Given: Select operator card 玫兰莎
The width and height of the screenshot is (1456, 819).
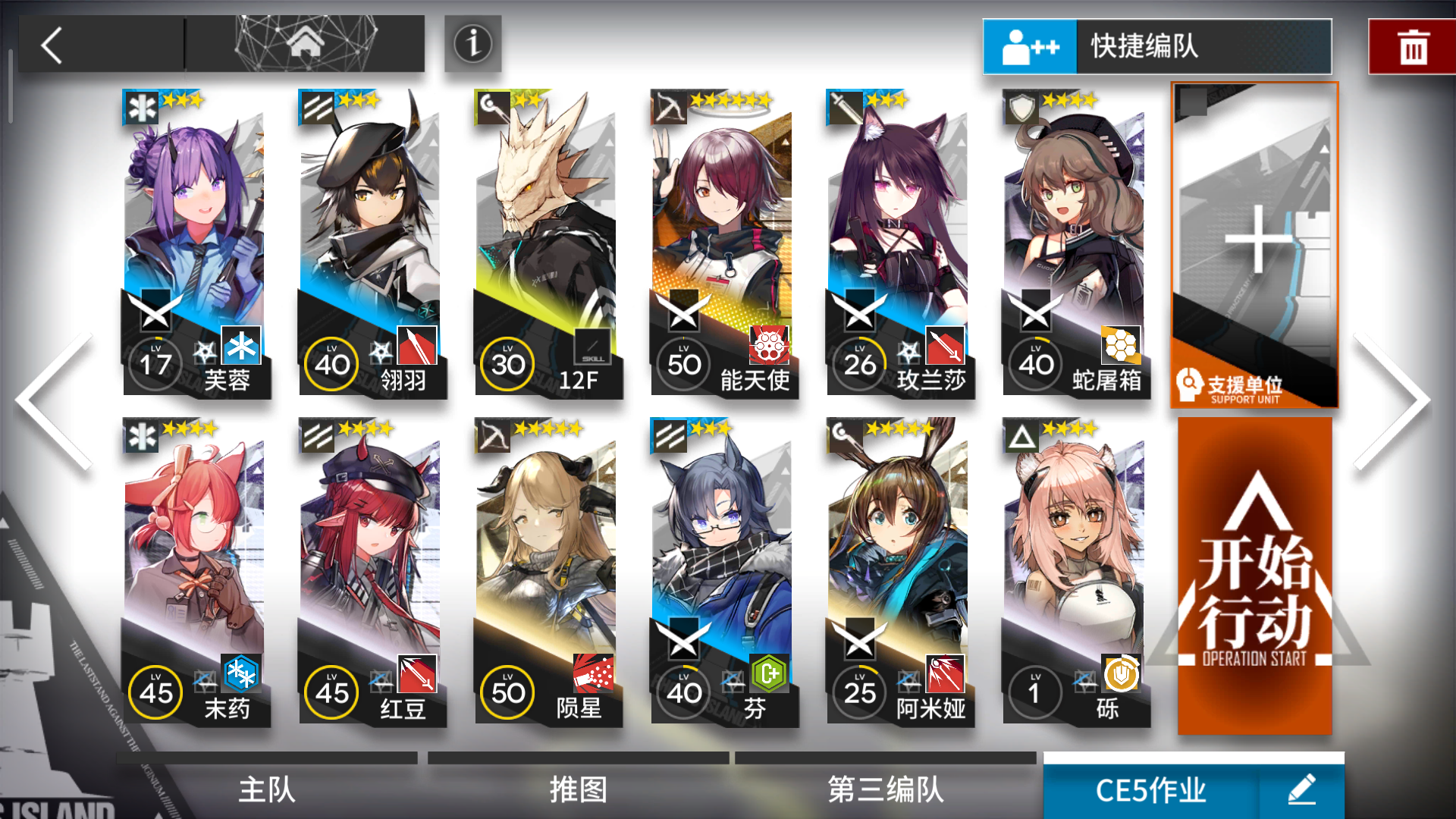Looking at the screenshot, I should [899, 243].
